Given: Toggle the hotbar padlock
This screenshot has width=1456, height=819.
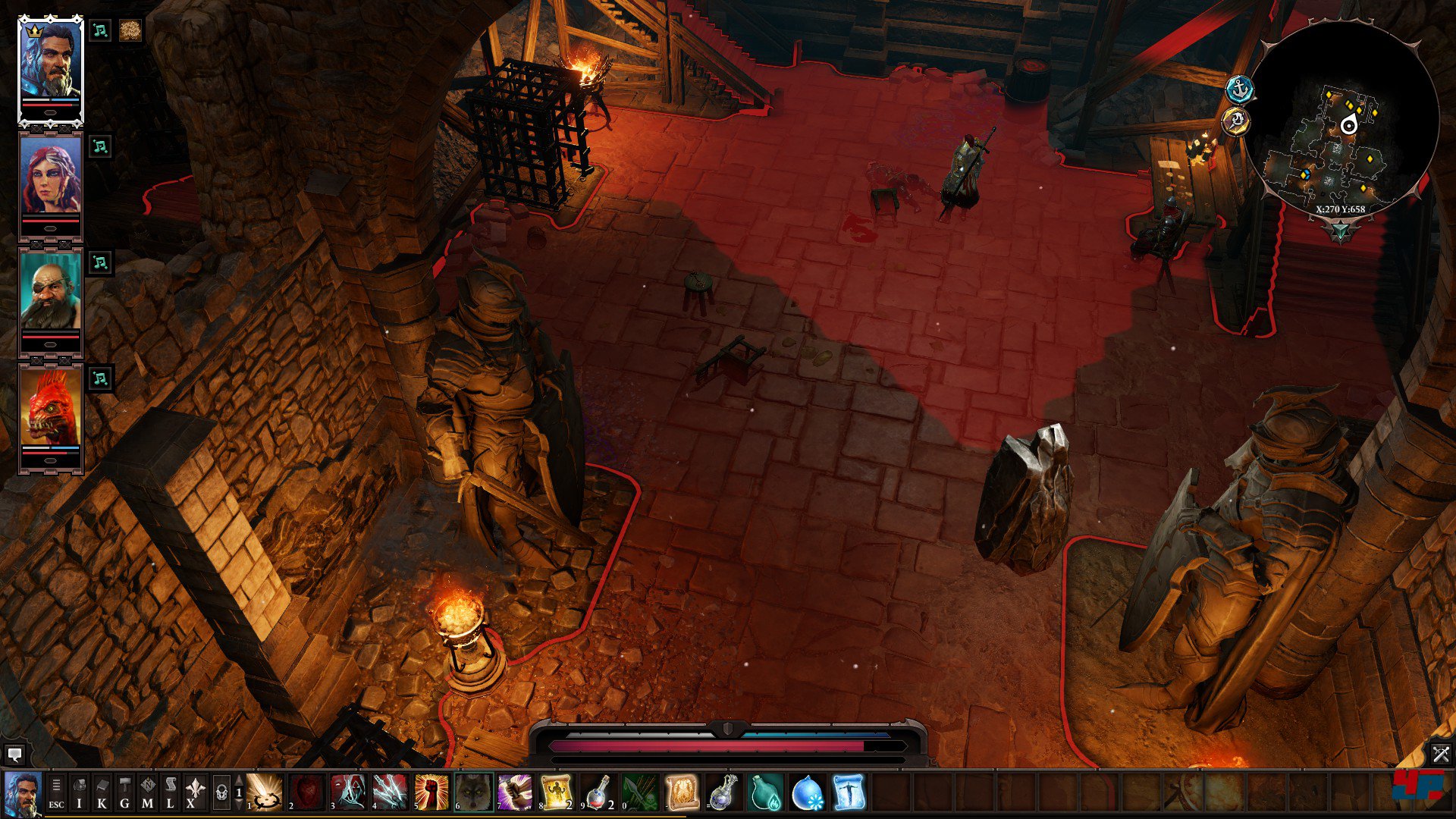Looking at the screenshot, I should point(221,793).
